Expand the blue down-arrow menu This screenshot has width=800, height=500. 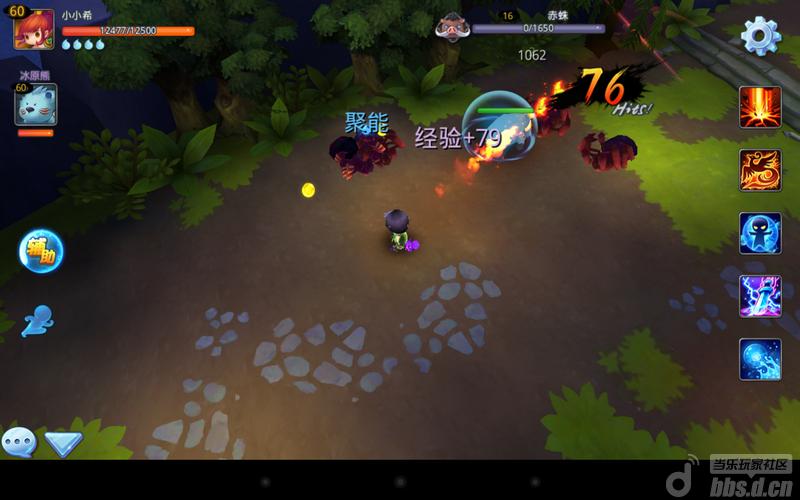point(63,443)
